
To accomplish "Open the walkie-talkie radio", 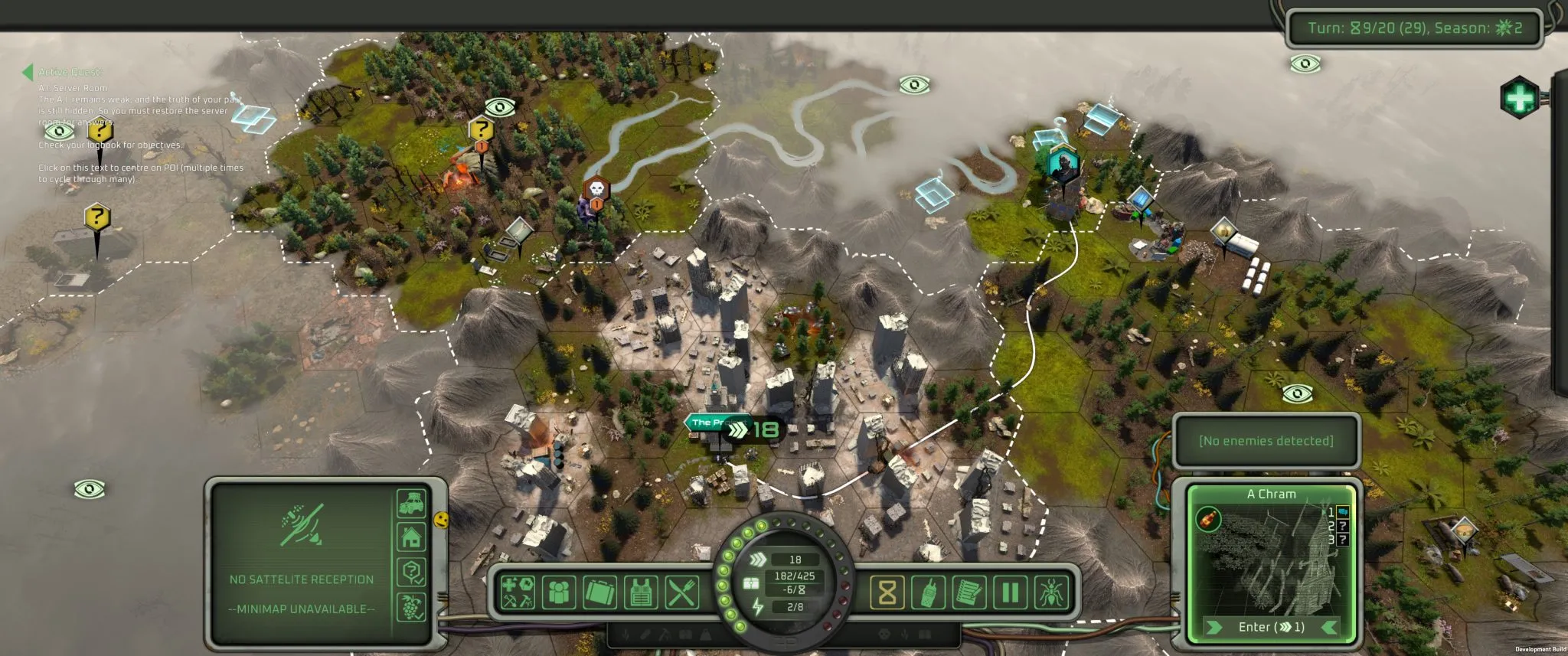I will (928, 592).
